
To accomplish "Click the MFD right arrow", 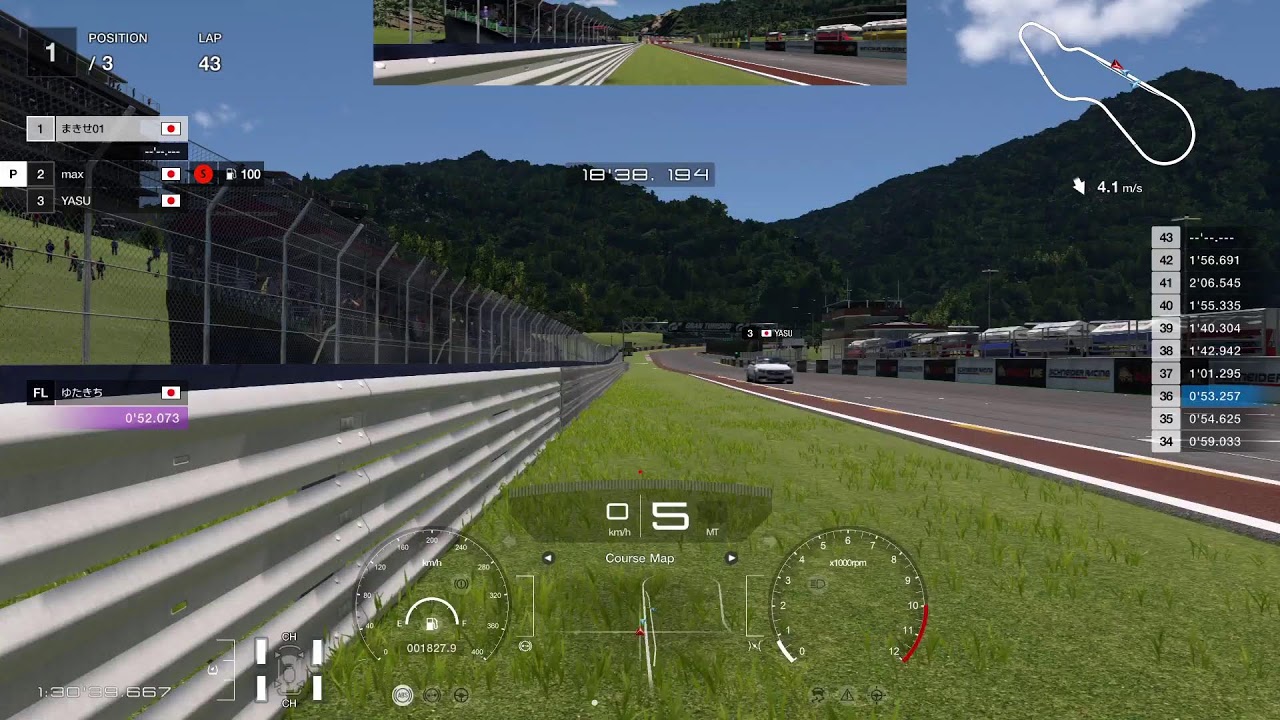I will coord(731,558).
